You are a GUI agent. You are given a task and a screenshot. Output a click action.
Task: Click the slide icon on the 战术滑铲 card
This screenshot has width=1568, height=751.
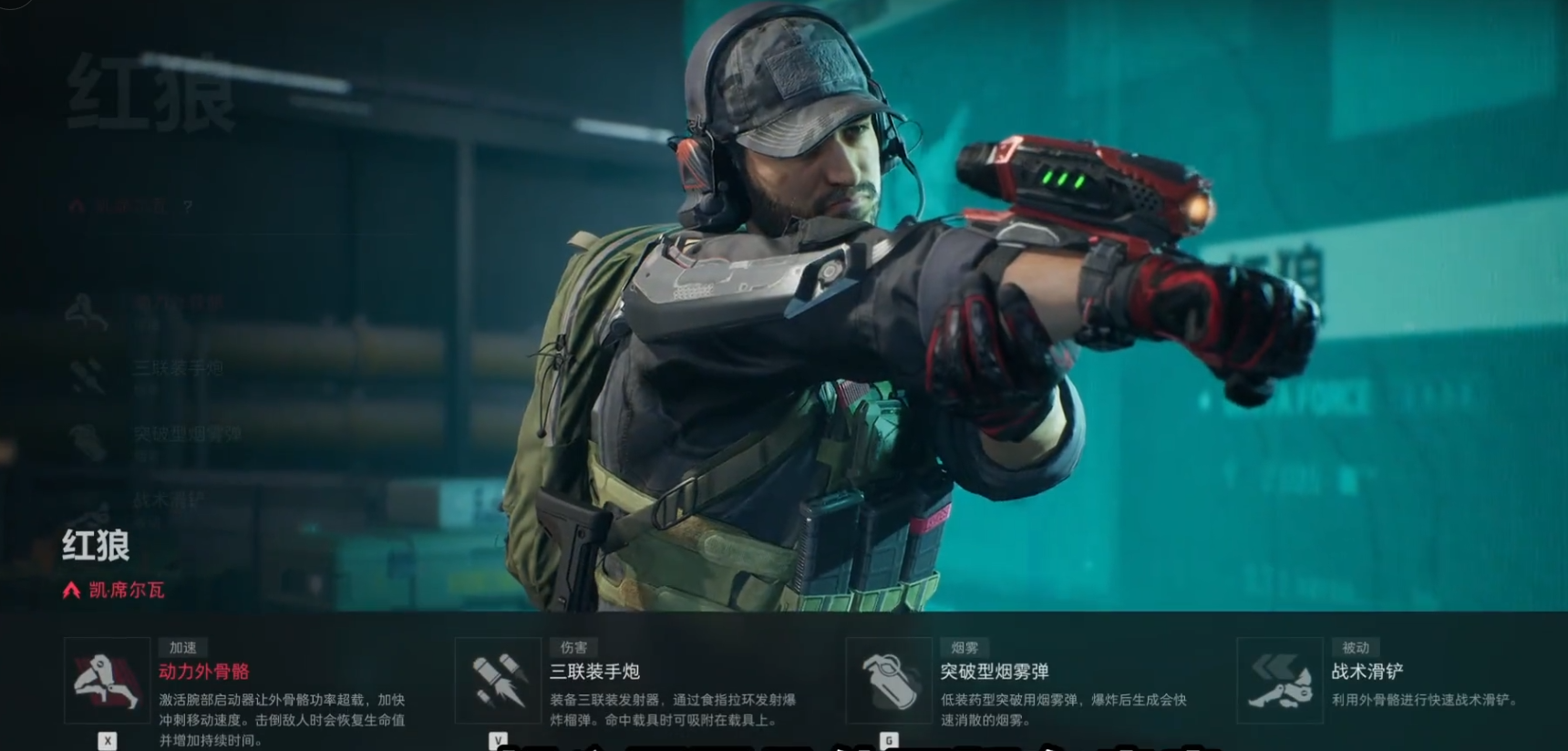click(1280, 682)
